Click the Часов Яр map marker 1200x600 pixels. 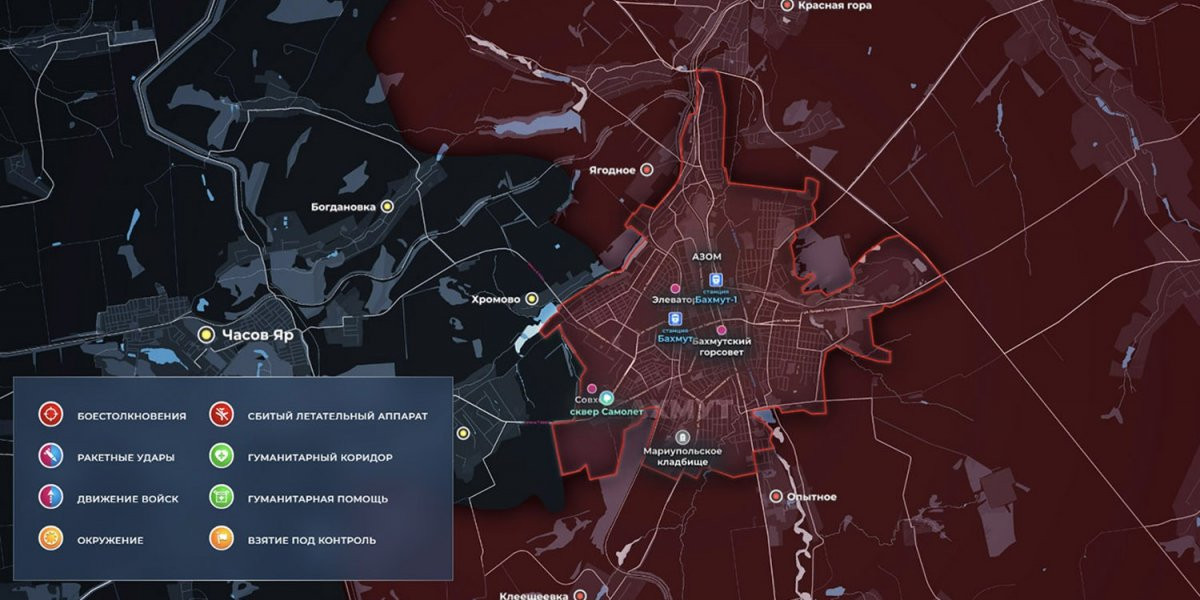pos(207,335)
